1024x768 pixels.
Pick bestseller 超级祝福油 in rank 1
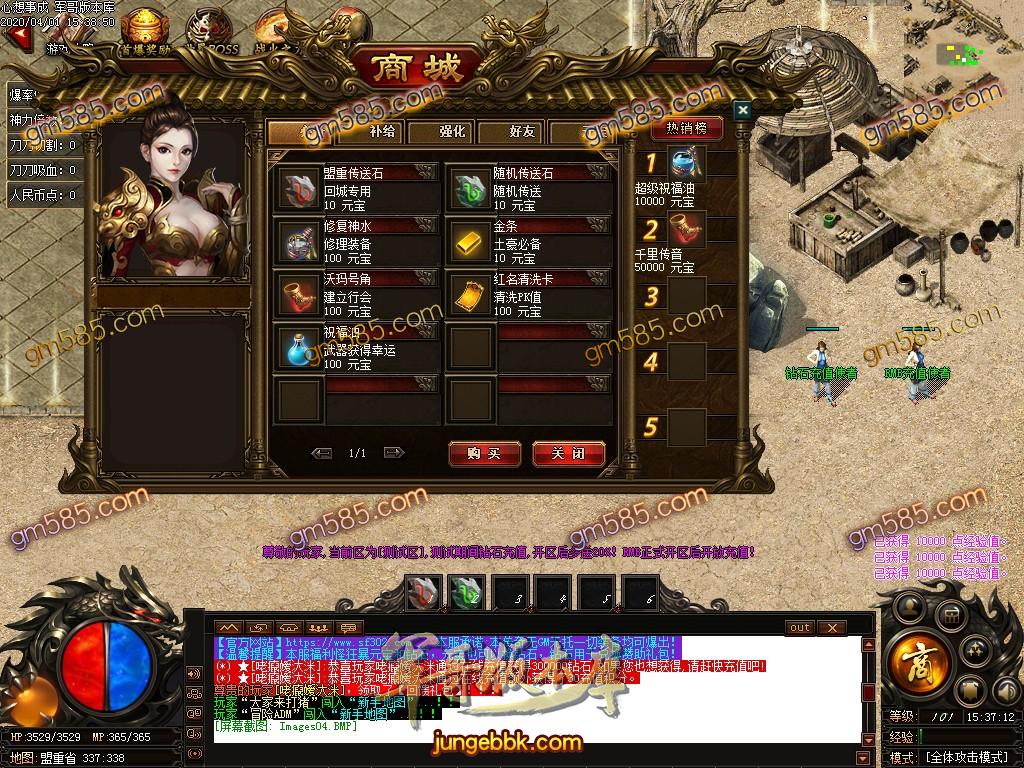click(687, 162)
